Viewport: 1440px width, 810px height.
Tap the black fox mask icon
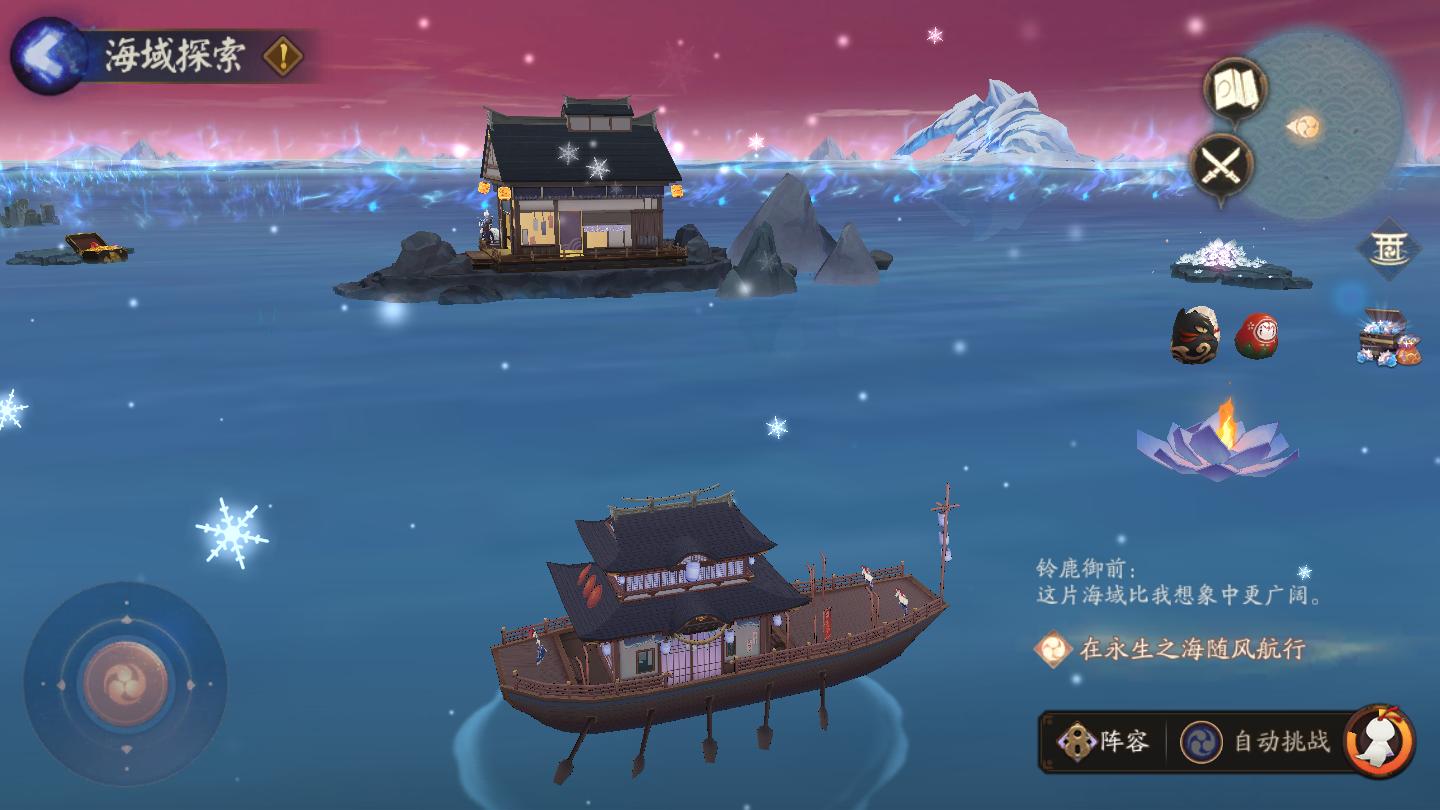coord(1195,335)
